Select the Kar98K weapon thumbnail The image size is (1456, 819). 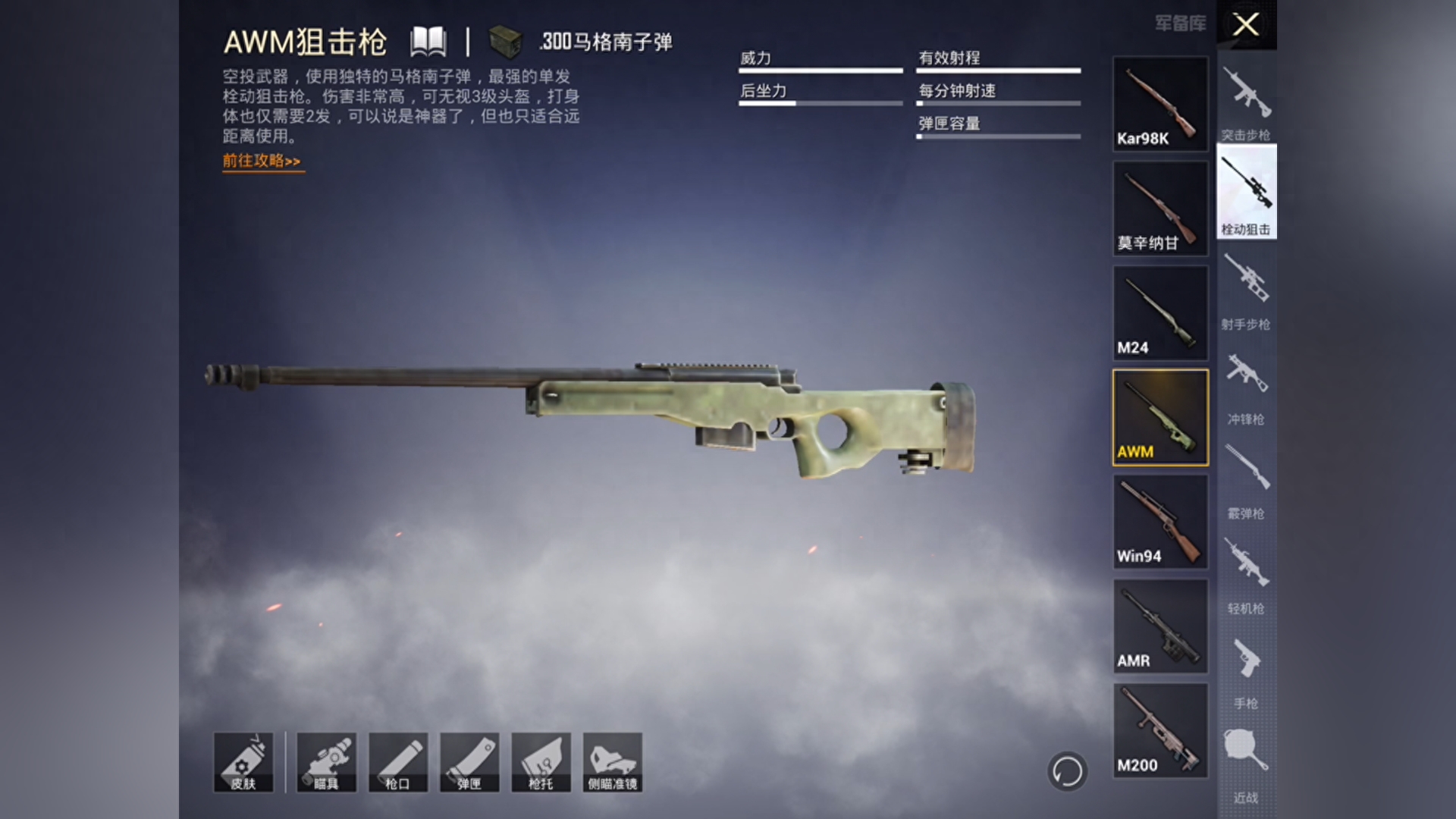(x=1159, y=104)
